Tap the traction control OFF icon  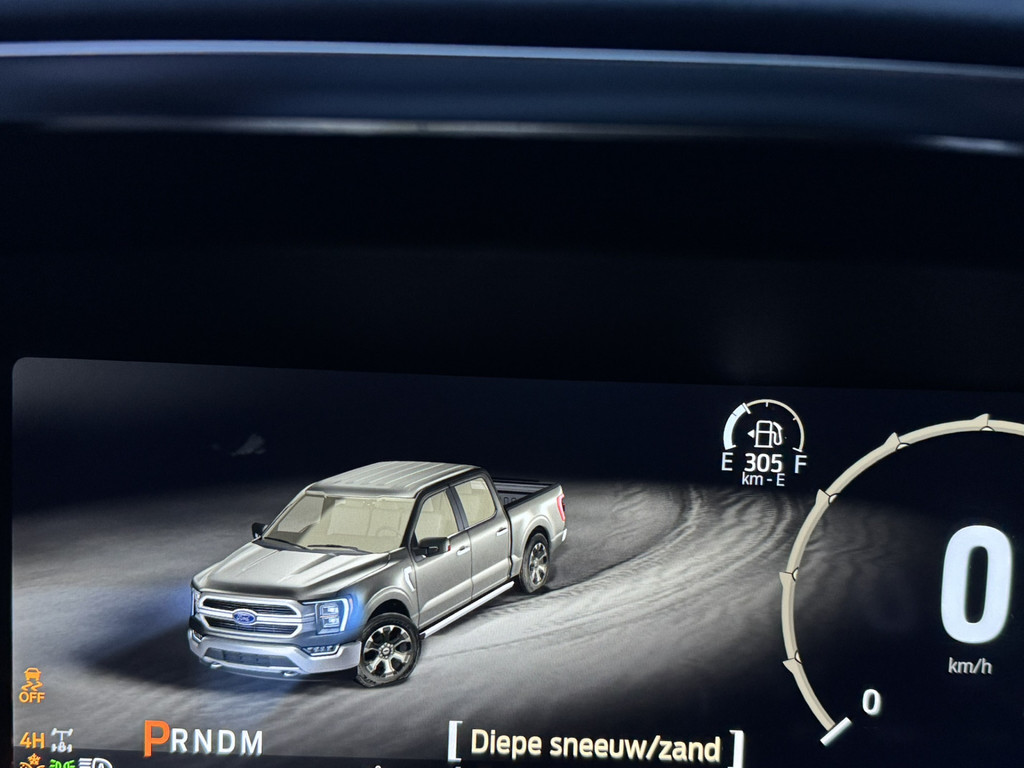(x=32, y=685)
